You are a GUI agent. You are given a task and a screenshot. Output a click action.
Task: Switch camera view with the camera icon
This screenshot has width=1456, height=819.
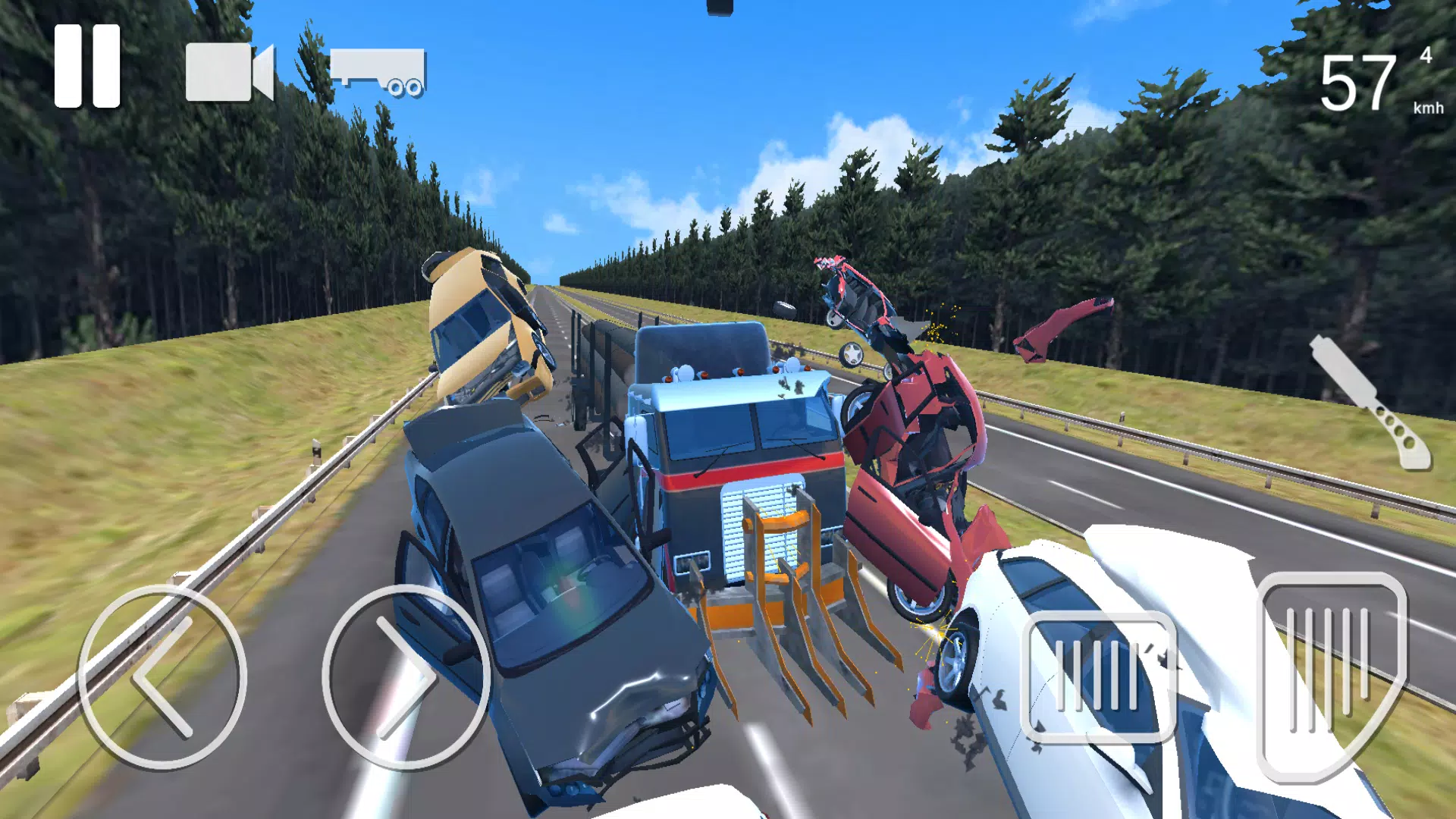tap(227, 72)
